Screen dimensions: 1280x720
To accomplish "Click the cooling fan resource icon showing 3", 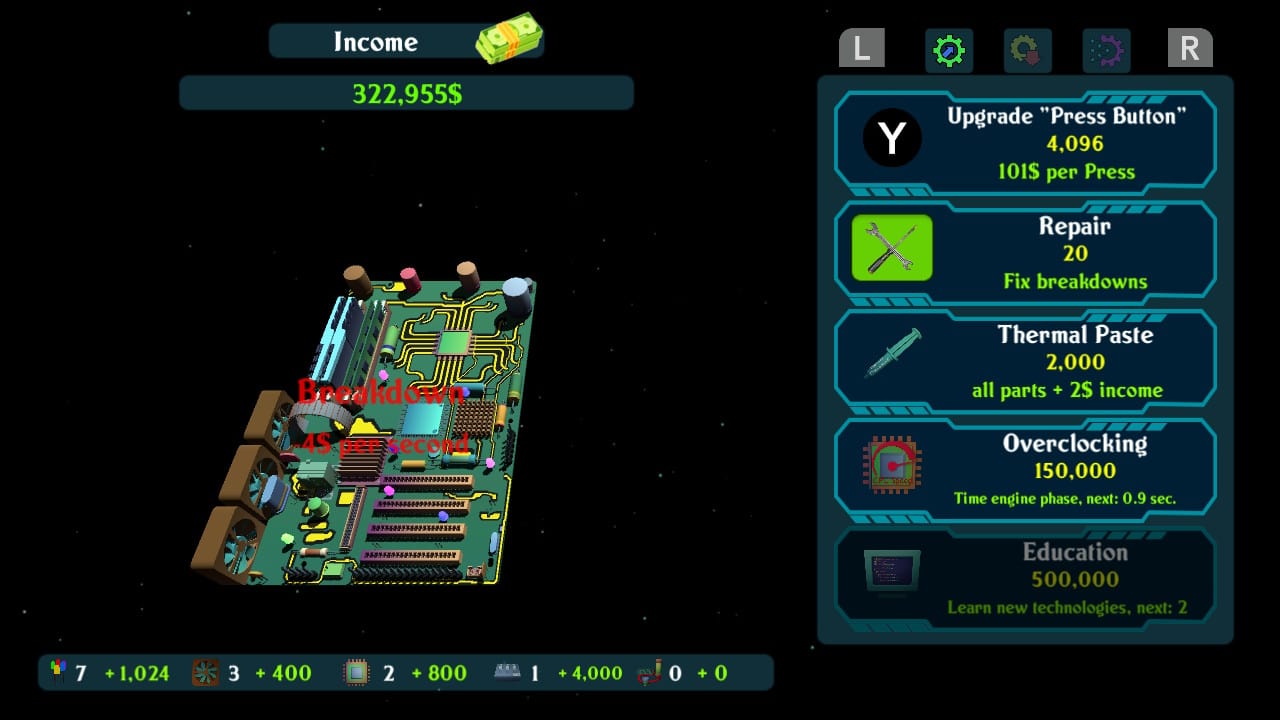I will (x=206, y=672).
